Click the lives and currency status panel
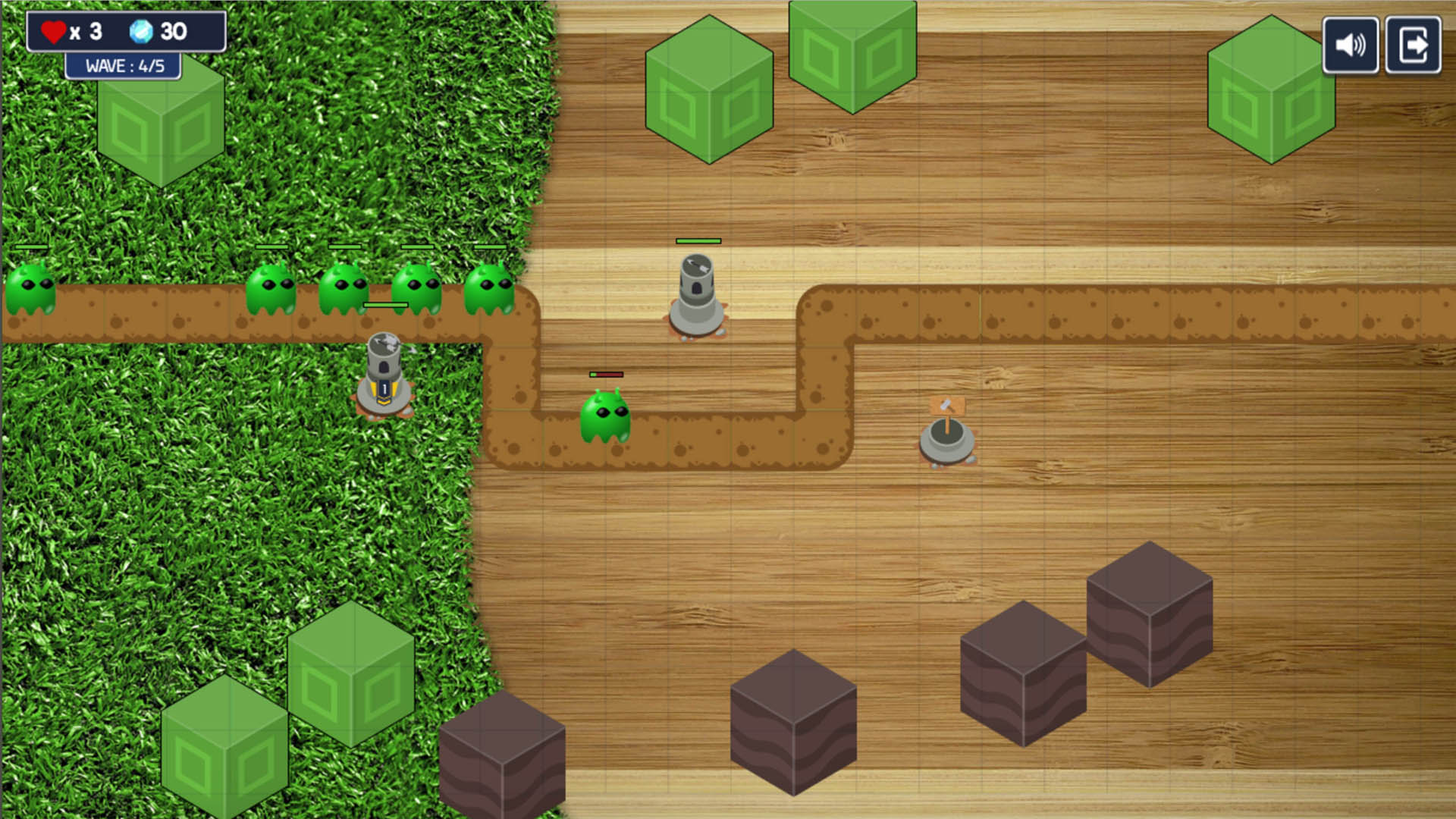The image size is (1456, 819). (x=125, y=30)
